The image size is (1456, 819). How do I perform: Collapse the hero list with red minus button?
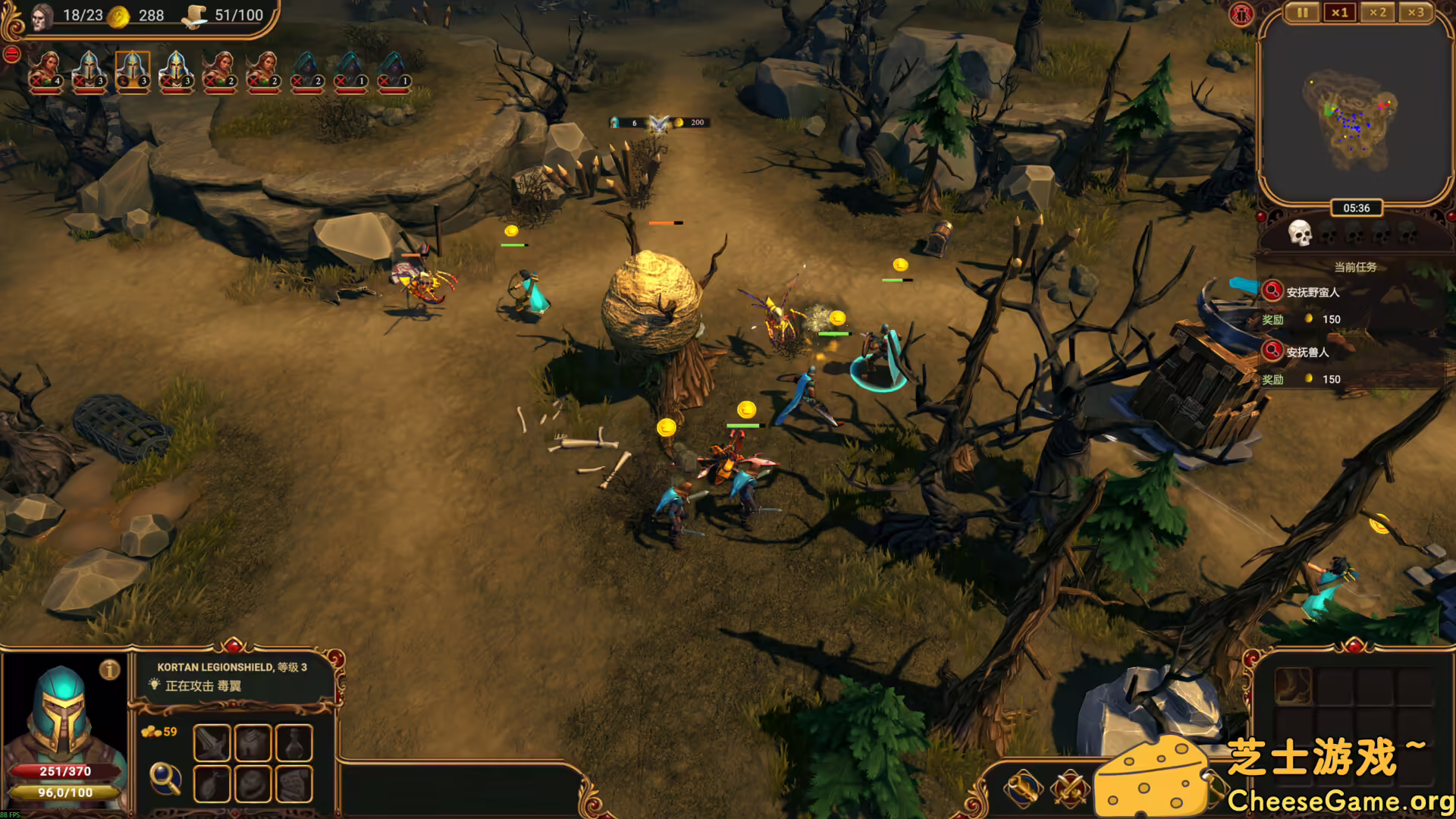point(11,55)
